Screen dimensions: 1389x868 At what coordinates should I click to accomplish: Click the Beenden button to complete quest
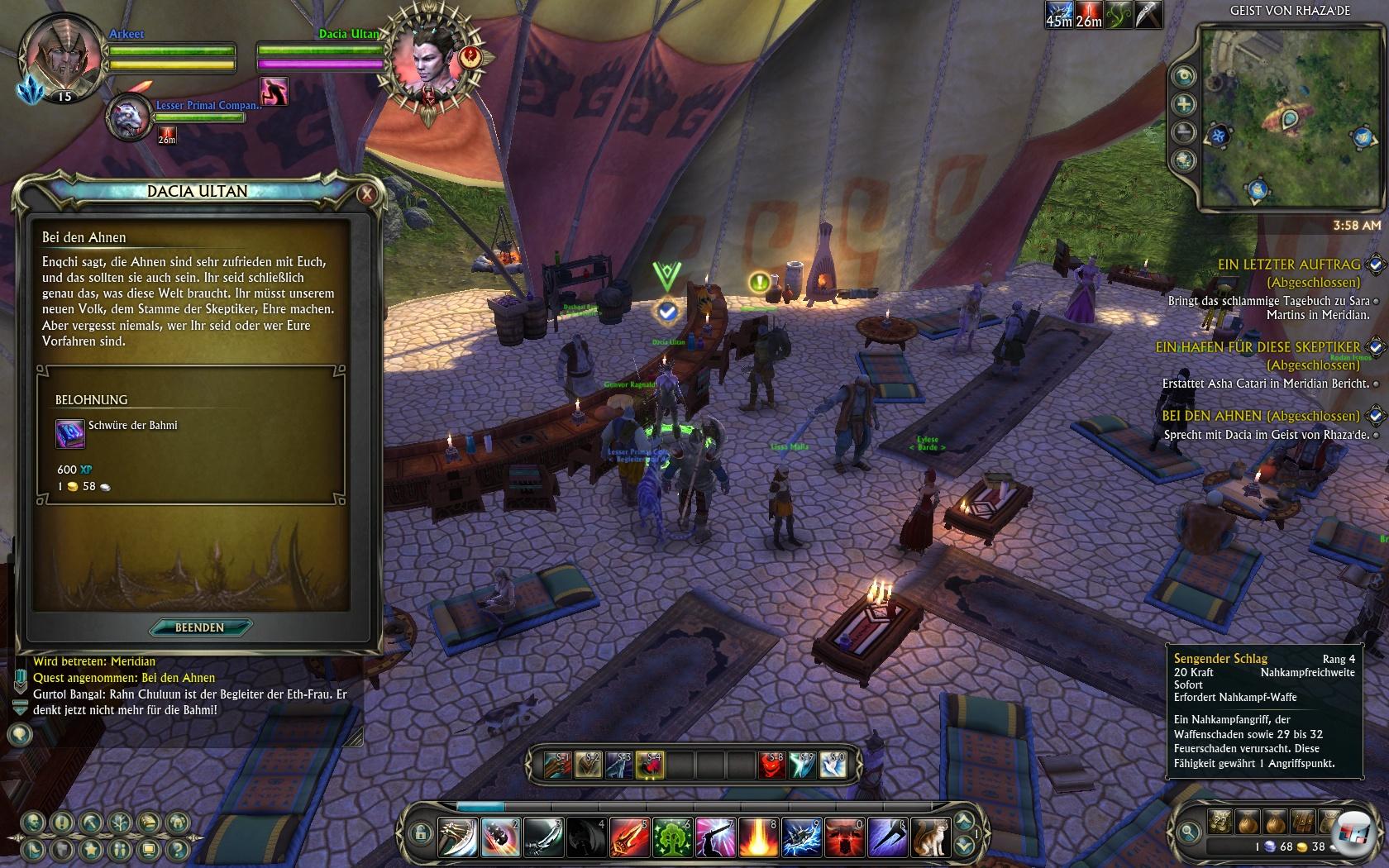pos(199,627)
